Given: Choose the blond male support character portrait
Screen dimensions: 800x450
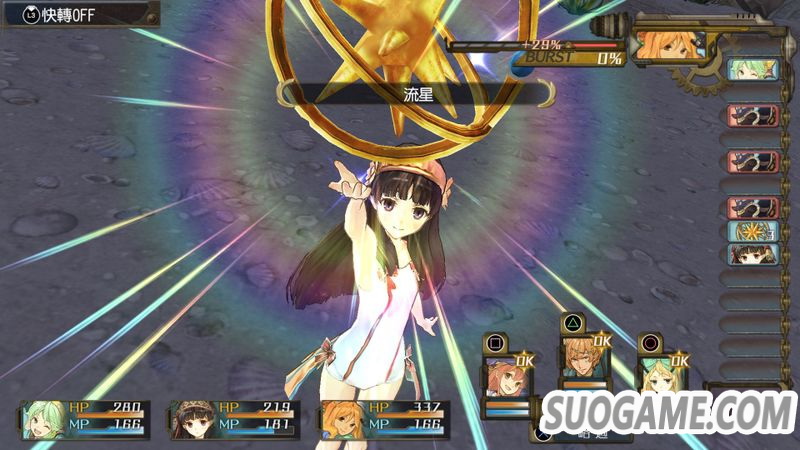Looking at the screenshot, I should (x=582, y=362).
